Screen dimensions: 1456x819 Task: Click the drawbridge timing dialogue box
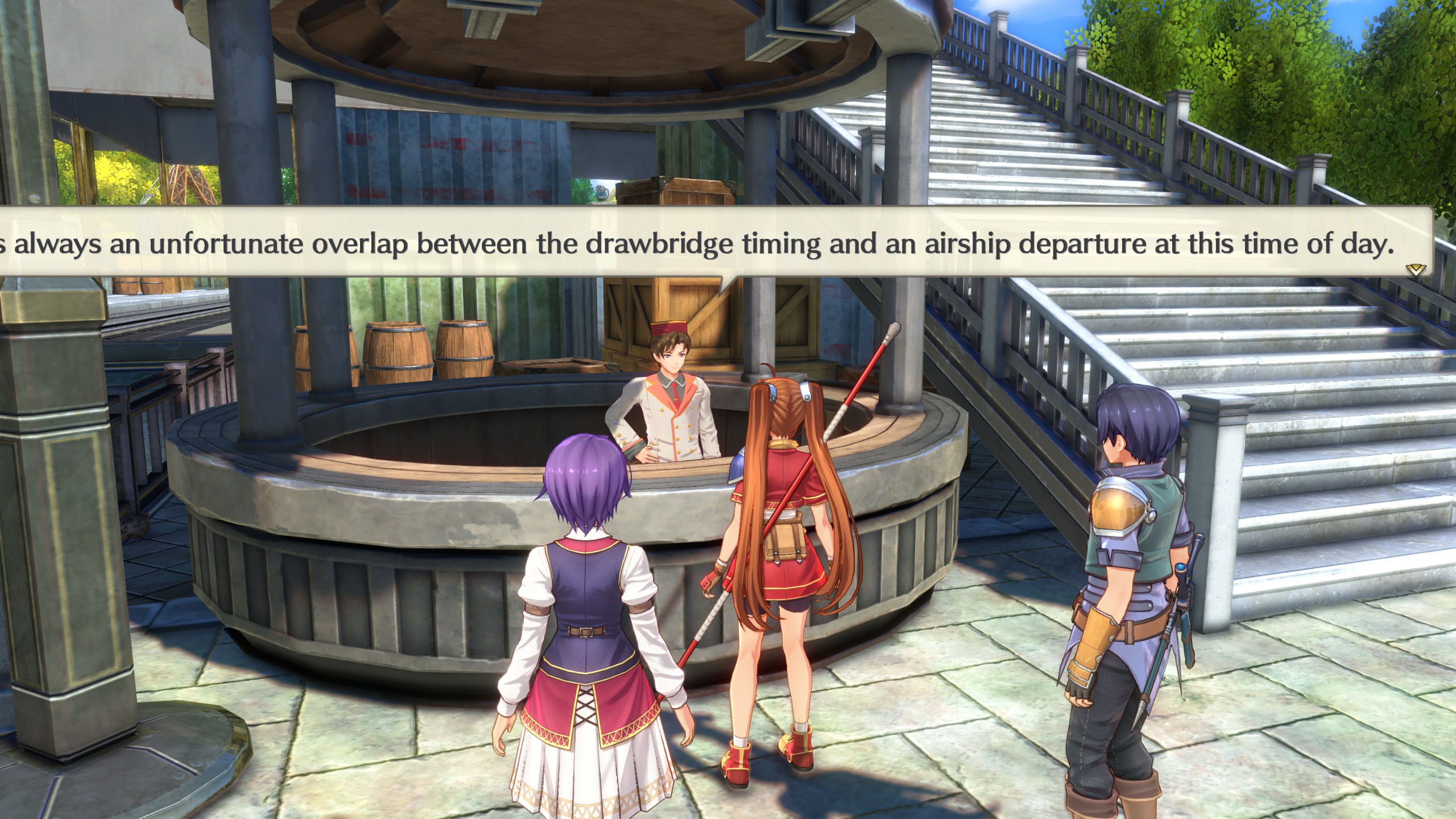tap(705, 245)
